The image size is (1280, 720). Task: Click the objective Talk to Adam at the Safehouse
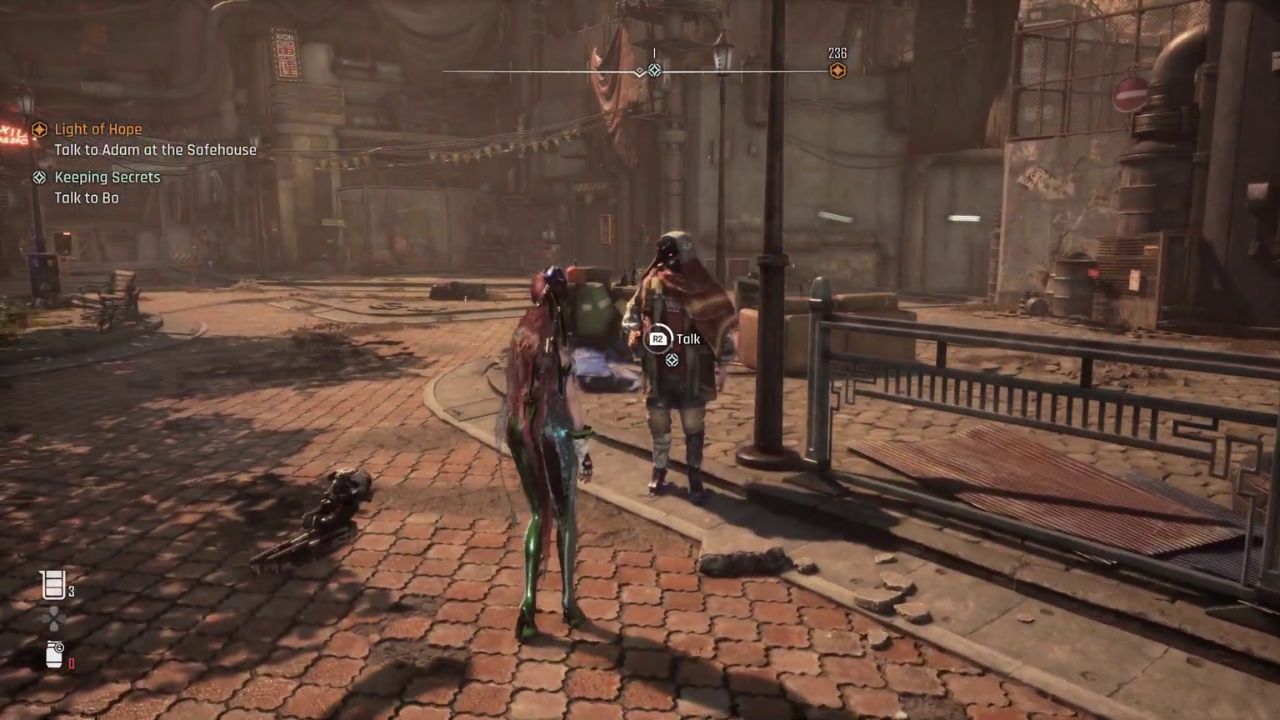155,149
